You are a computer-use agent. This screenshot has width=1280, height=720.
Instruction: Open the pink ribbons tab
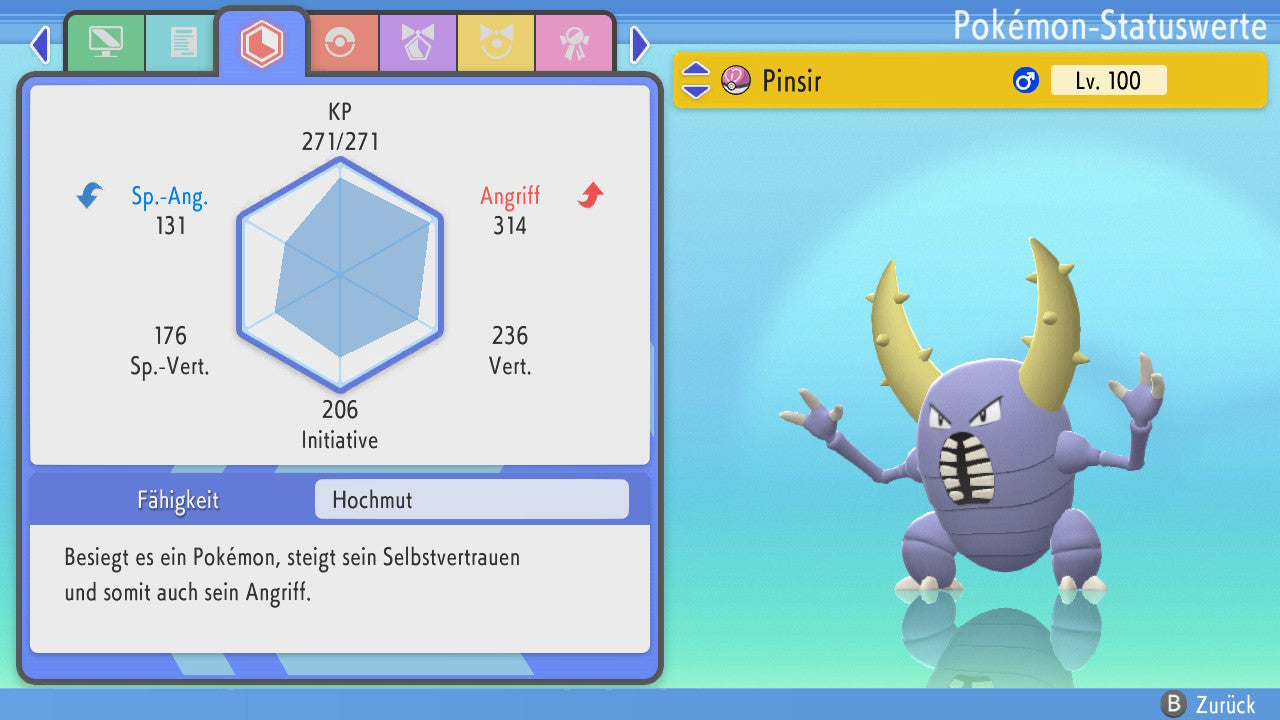tap(574, 43)
